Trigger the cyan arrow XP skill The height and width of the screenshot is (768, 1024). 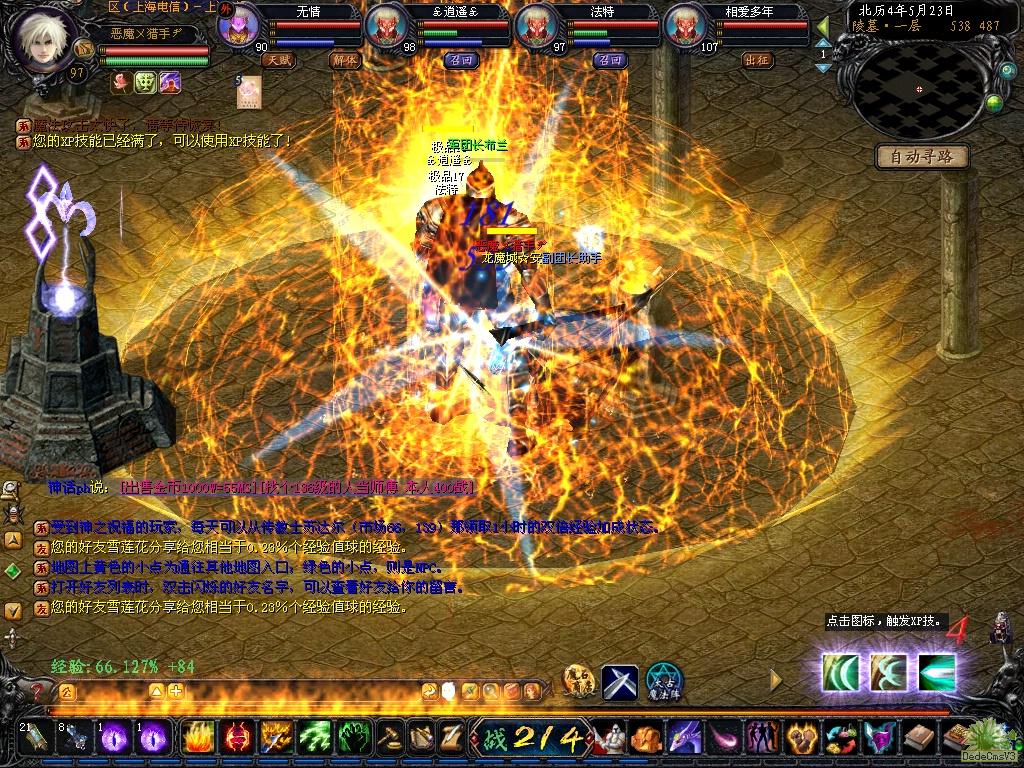[x=937, y=672]
